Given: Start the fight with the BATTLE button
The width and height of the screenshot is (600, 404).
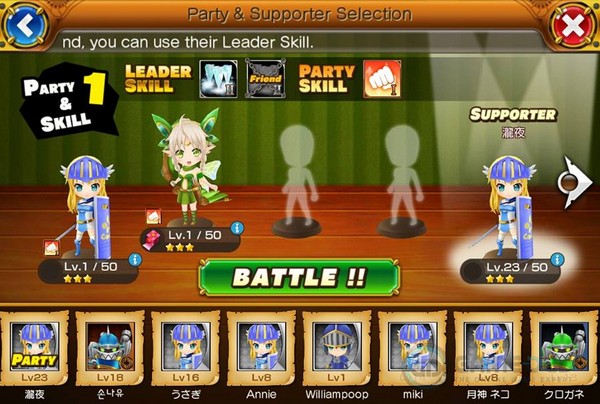Looking at the screenshot, I should (x=300, y=277).
